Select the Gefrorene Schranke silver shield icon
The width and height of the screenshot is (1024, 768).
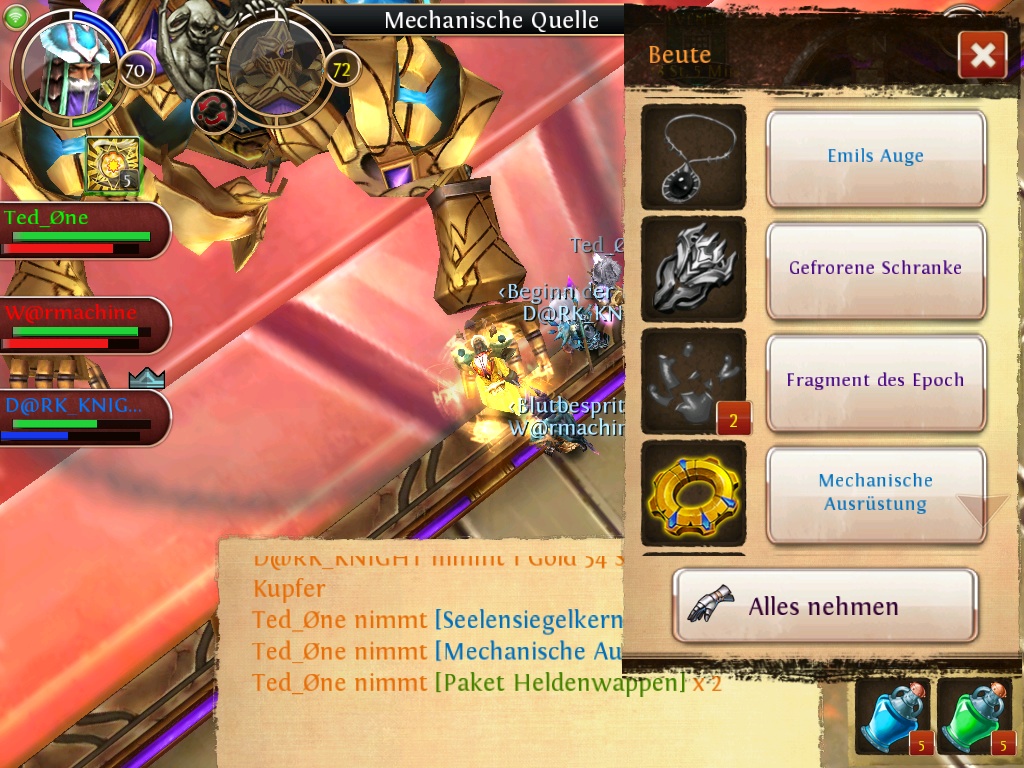point(693,269)
